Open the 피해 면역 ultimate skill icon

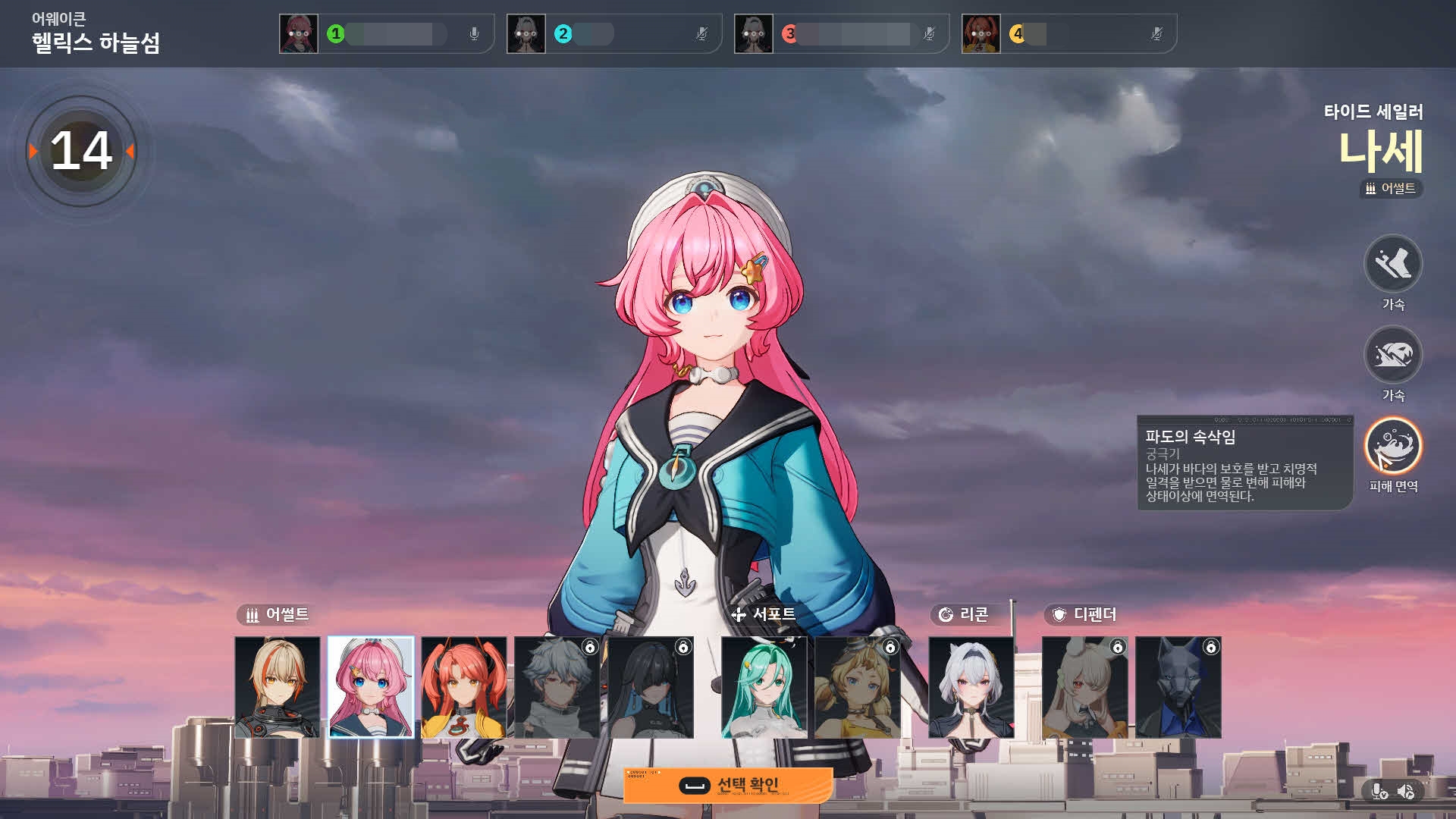pyautogui.click(x=1393, y=446)
